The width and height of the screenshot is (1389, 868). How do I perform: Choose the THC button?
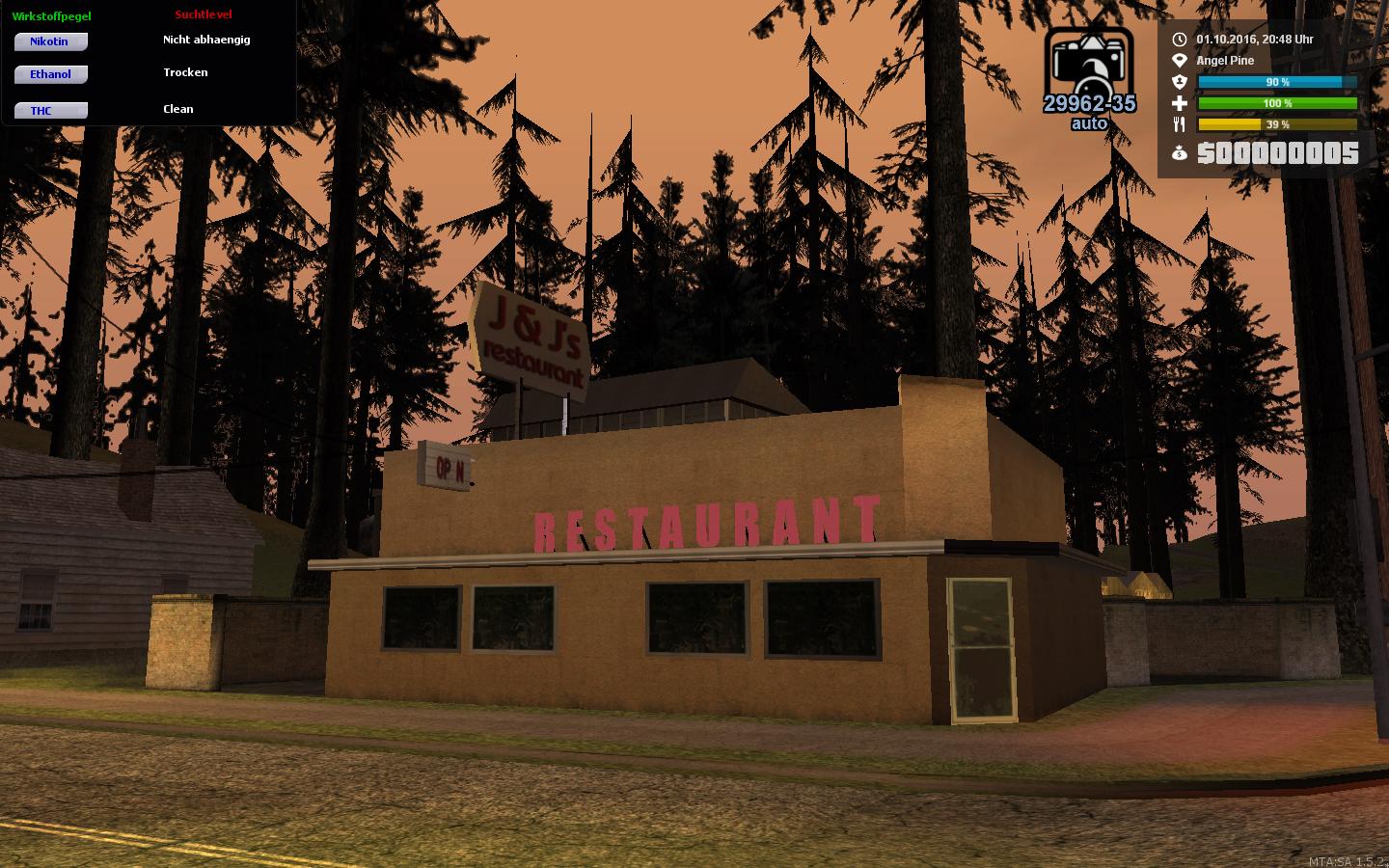(x=50, y=111)
